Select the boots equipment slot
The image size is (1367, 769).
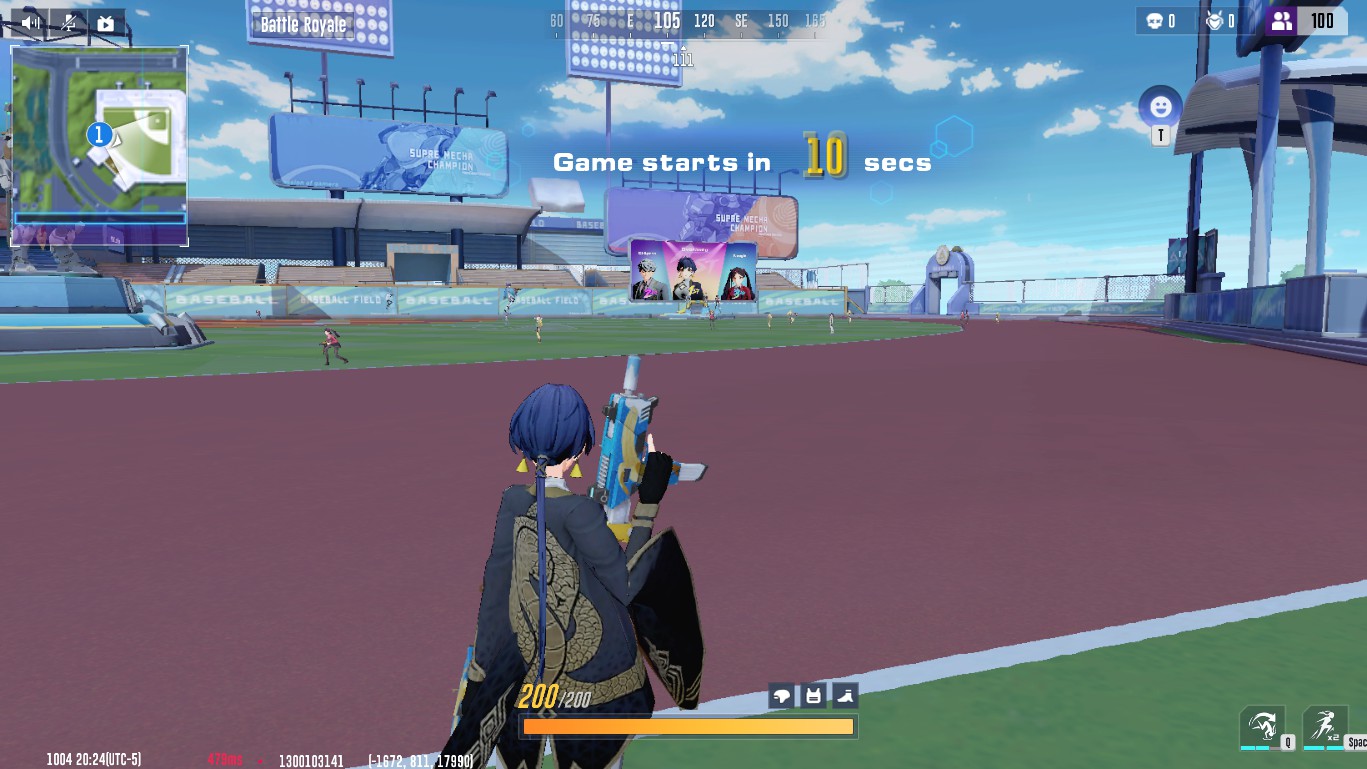[844, 696]
